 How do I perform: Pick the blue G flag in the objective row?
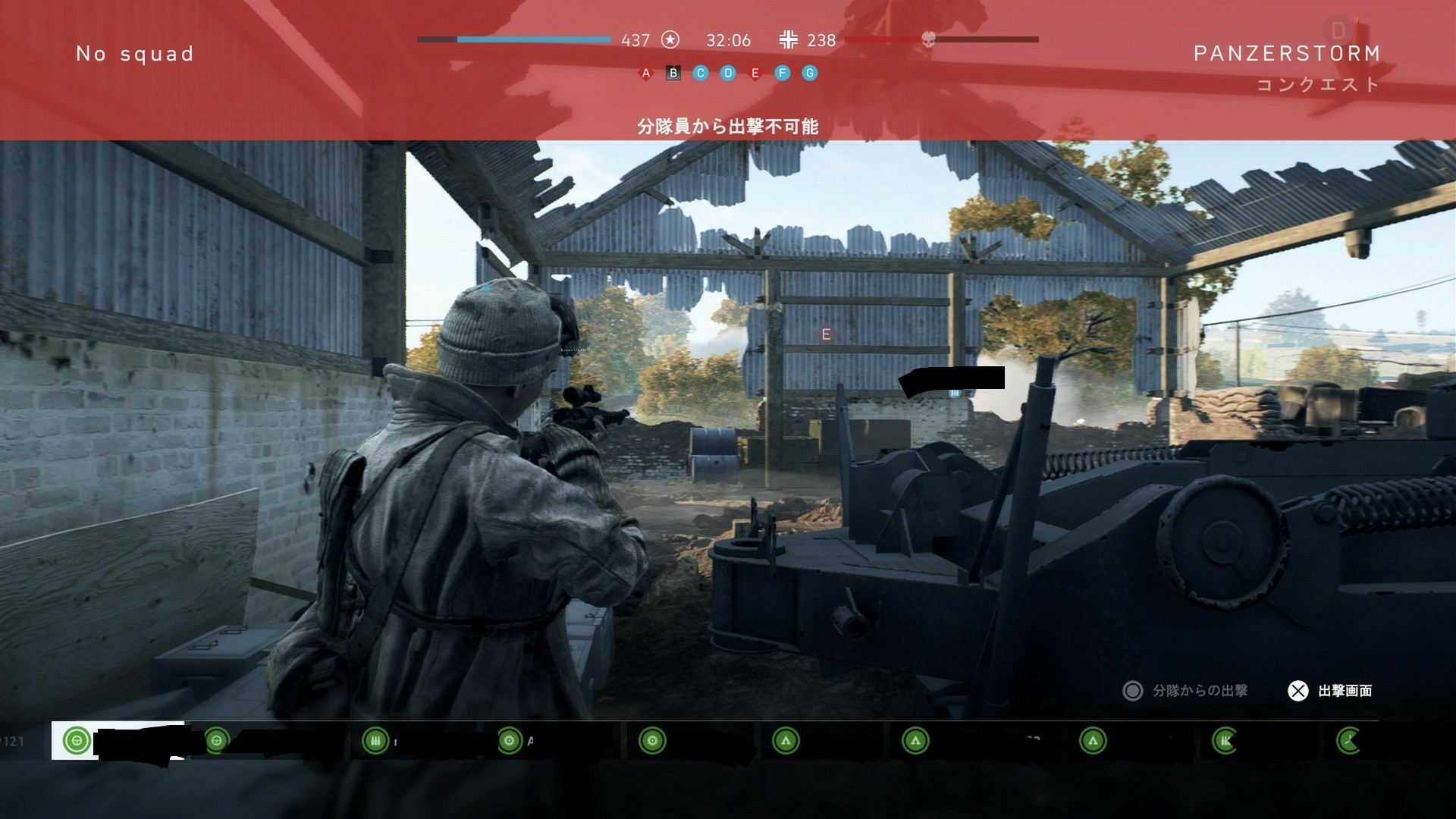pyautogui.click(x=810, y=74)
